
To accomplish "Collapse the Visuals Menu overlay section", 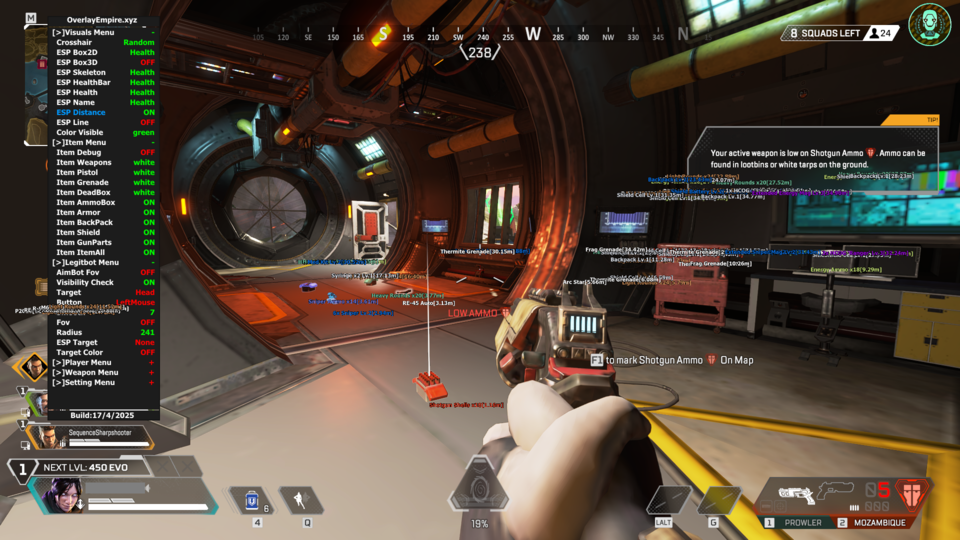I will coord(88,32).
